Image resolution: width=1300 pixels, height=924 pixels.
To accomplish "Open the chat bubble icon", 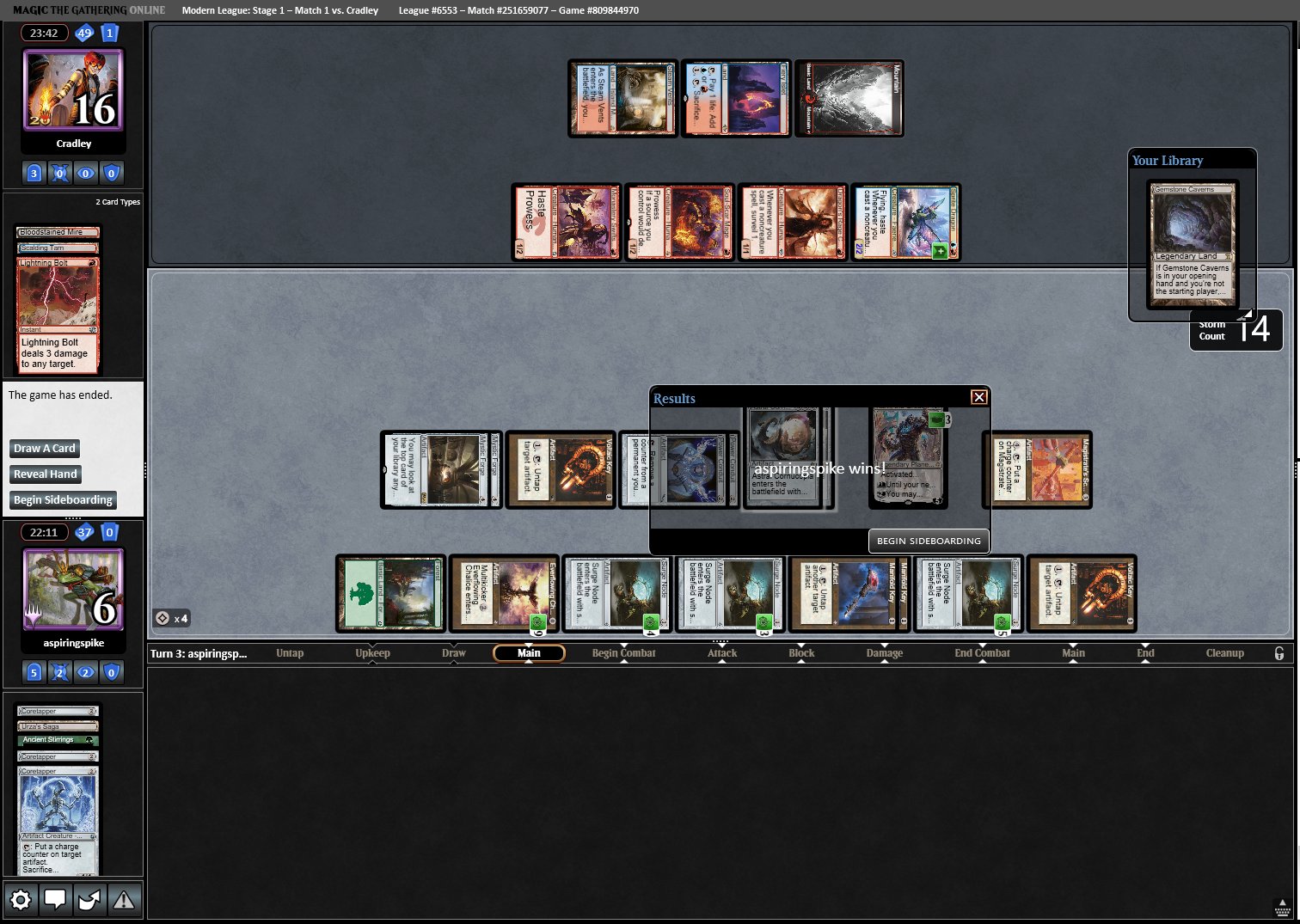I will pyautogui.click(x=55, y=899).
